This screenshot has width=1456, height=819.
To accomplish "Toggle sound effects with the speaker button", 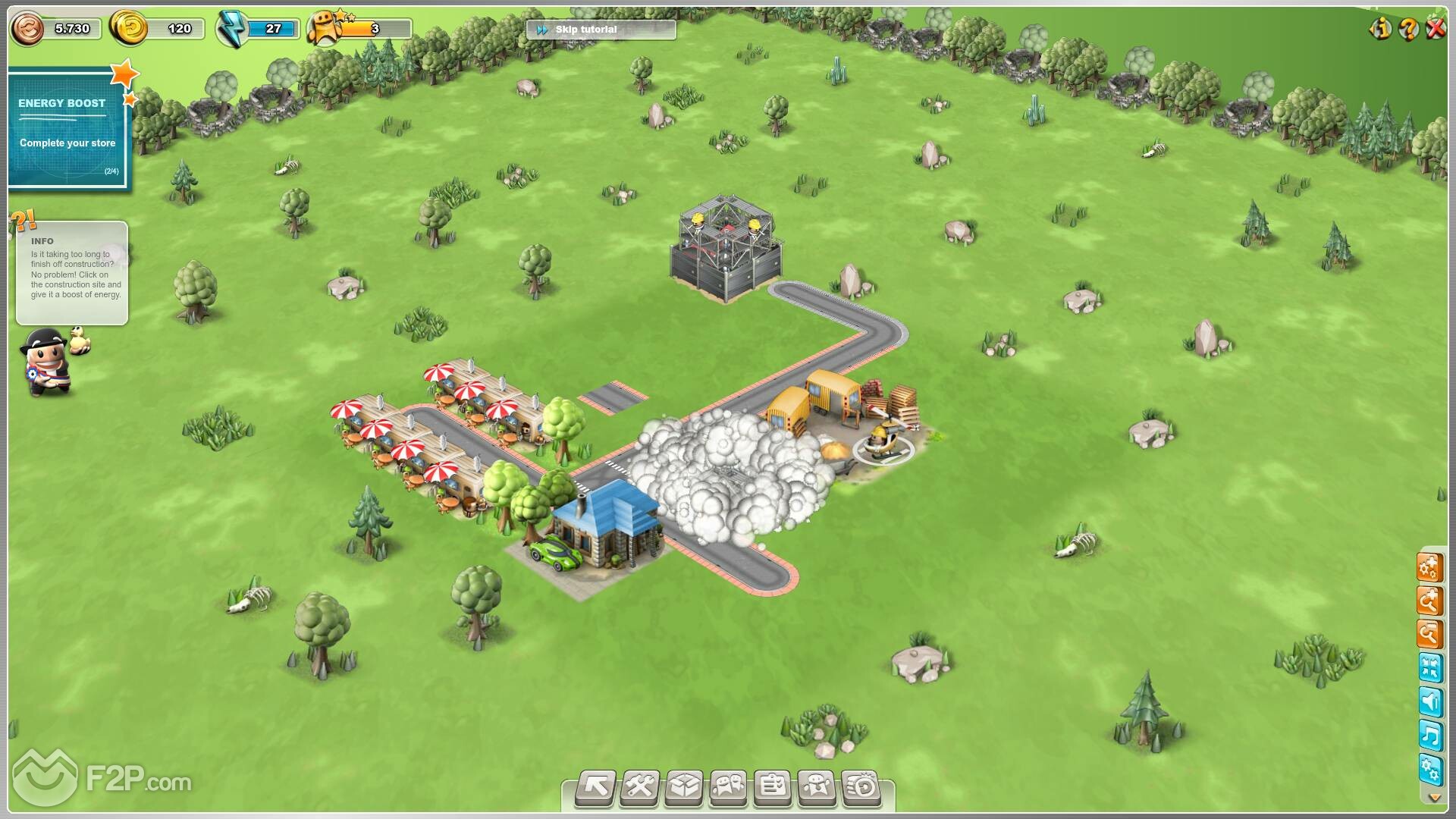I will click(x=1429, y=702).
